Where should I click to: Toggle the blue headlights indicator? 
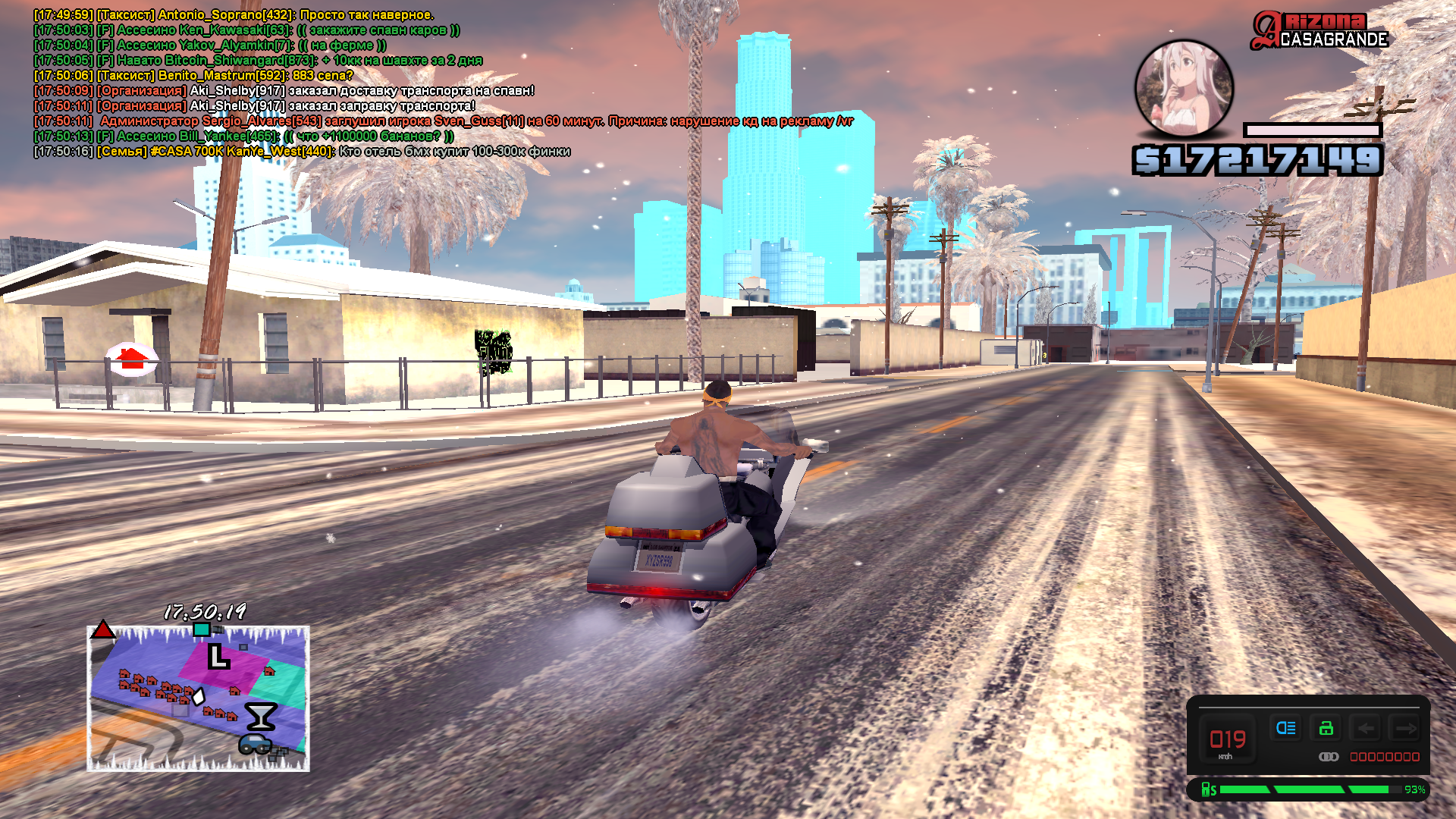click(1286, 729)
